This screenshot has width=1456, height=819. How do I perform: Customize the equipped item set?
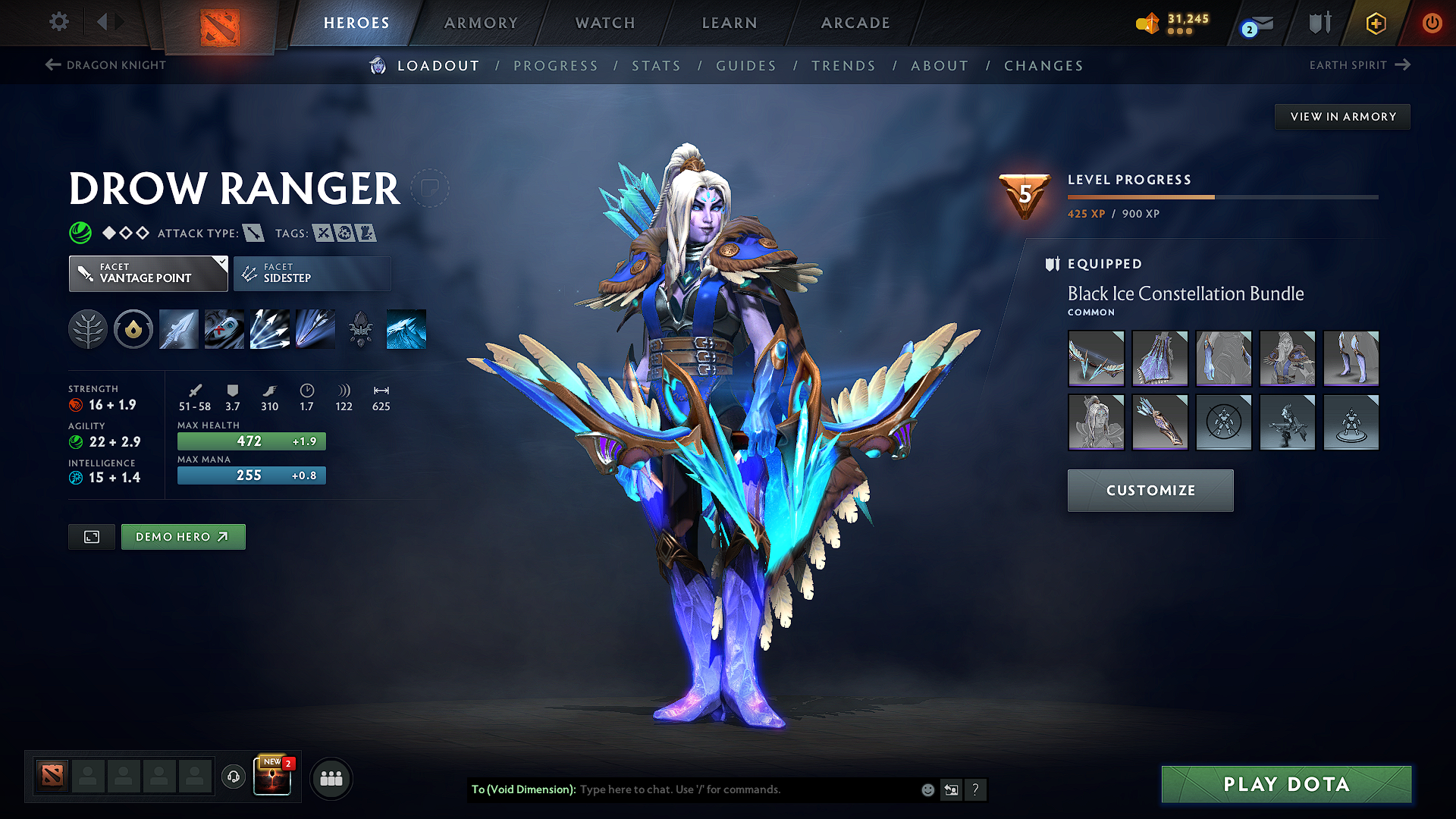pyautogui.click(x=1150, y=491)
